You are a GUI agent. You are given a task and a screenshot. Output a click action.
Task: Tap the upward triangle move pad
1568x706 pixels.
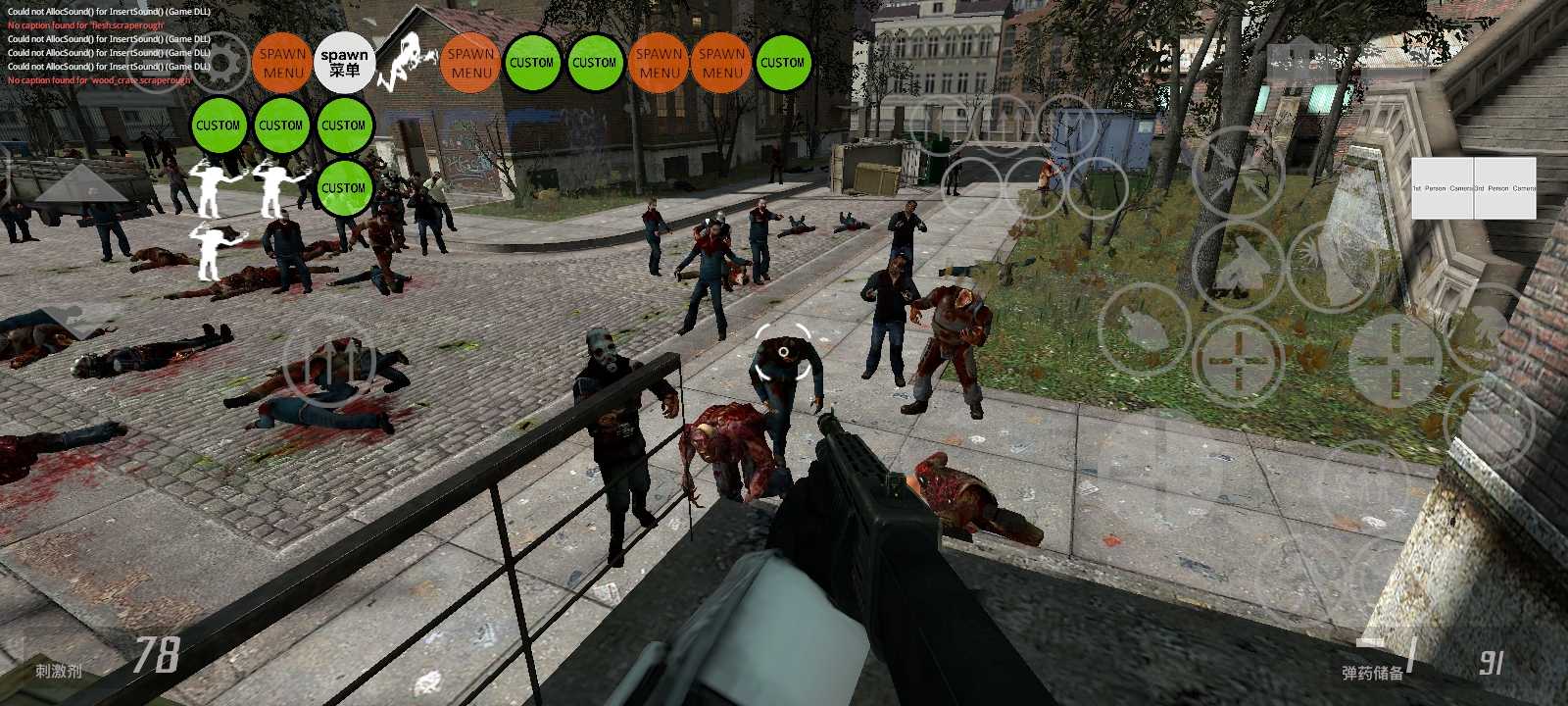pos(81,184)
